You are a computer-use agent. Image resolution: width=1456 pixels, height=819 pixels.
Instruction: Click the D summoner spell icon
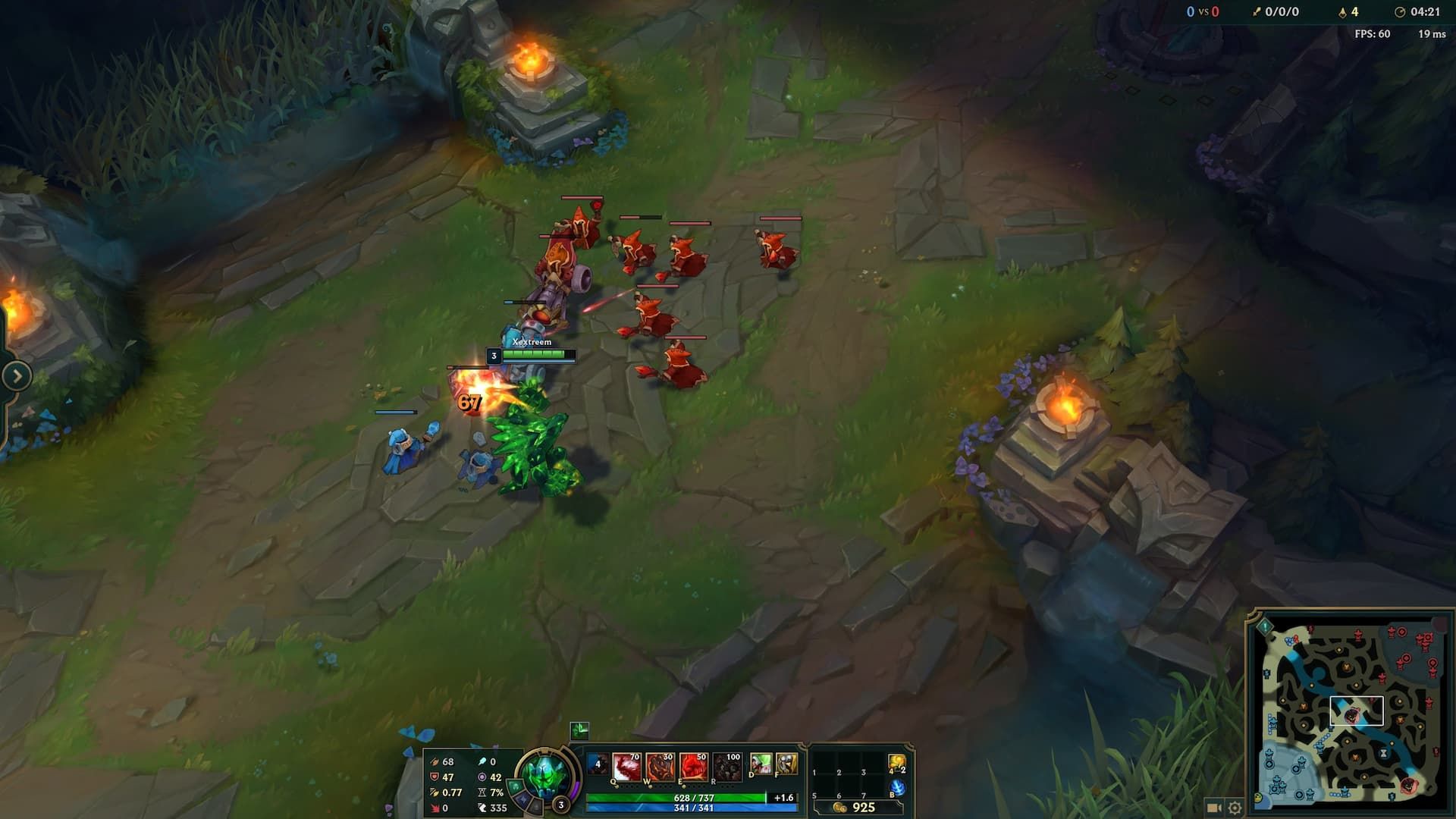[762, 764]
